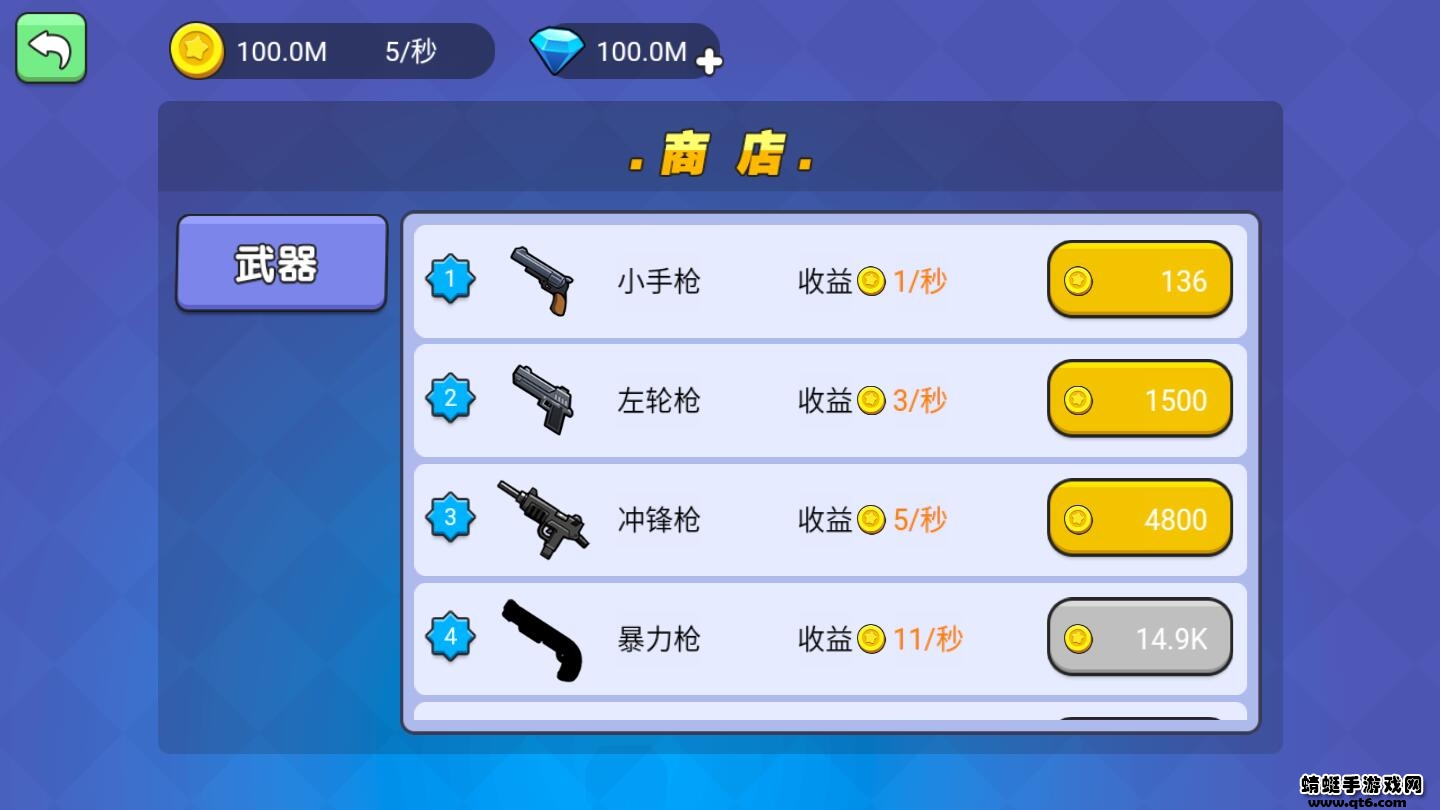Image resolution: width=1440 pixels, height=810 pixels.
Task: Buy the 冲锋枪 for 4800 coins
Action: click(1140, 518)
